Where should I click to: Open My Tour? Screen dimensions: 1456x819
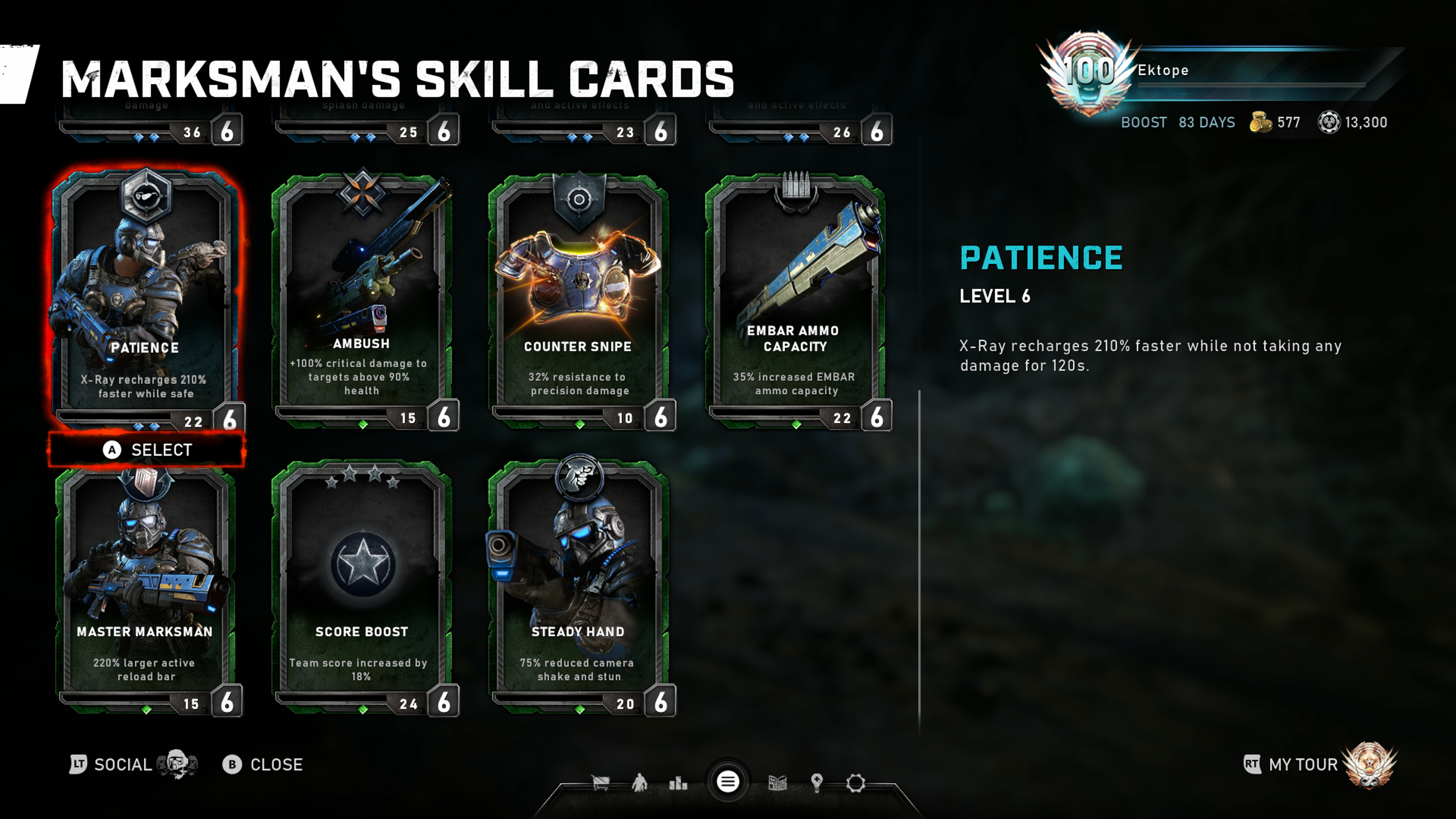click(x=1303, y=765)
